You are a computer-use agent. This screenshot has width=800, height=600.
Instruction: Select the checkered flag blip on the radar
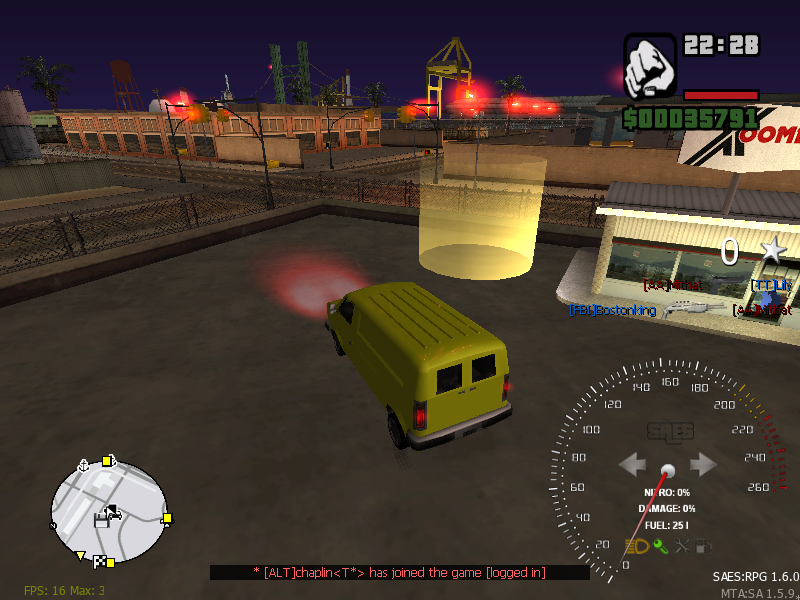click(x=100, y=560)
